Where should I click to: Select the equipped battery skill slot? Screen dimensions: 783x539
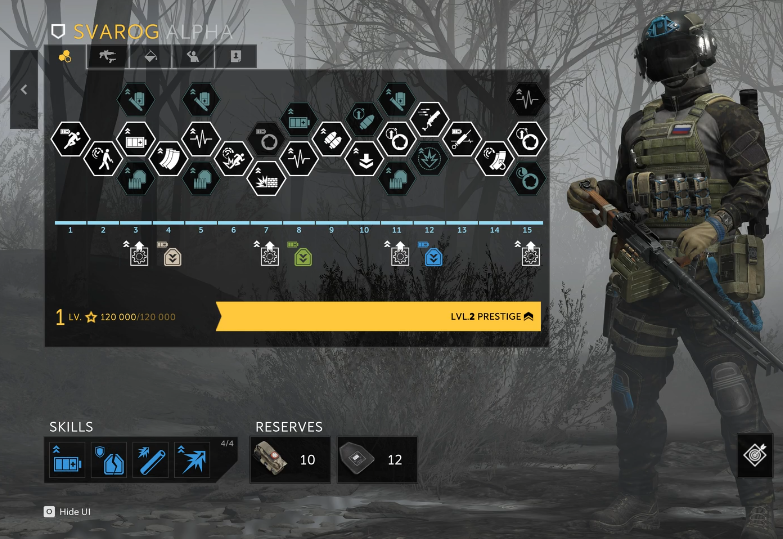tap(69, 460)
